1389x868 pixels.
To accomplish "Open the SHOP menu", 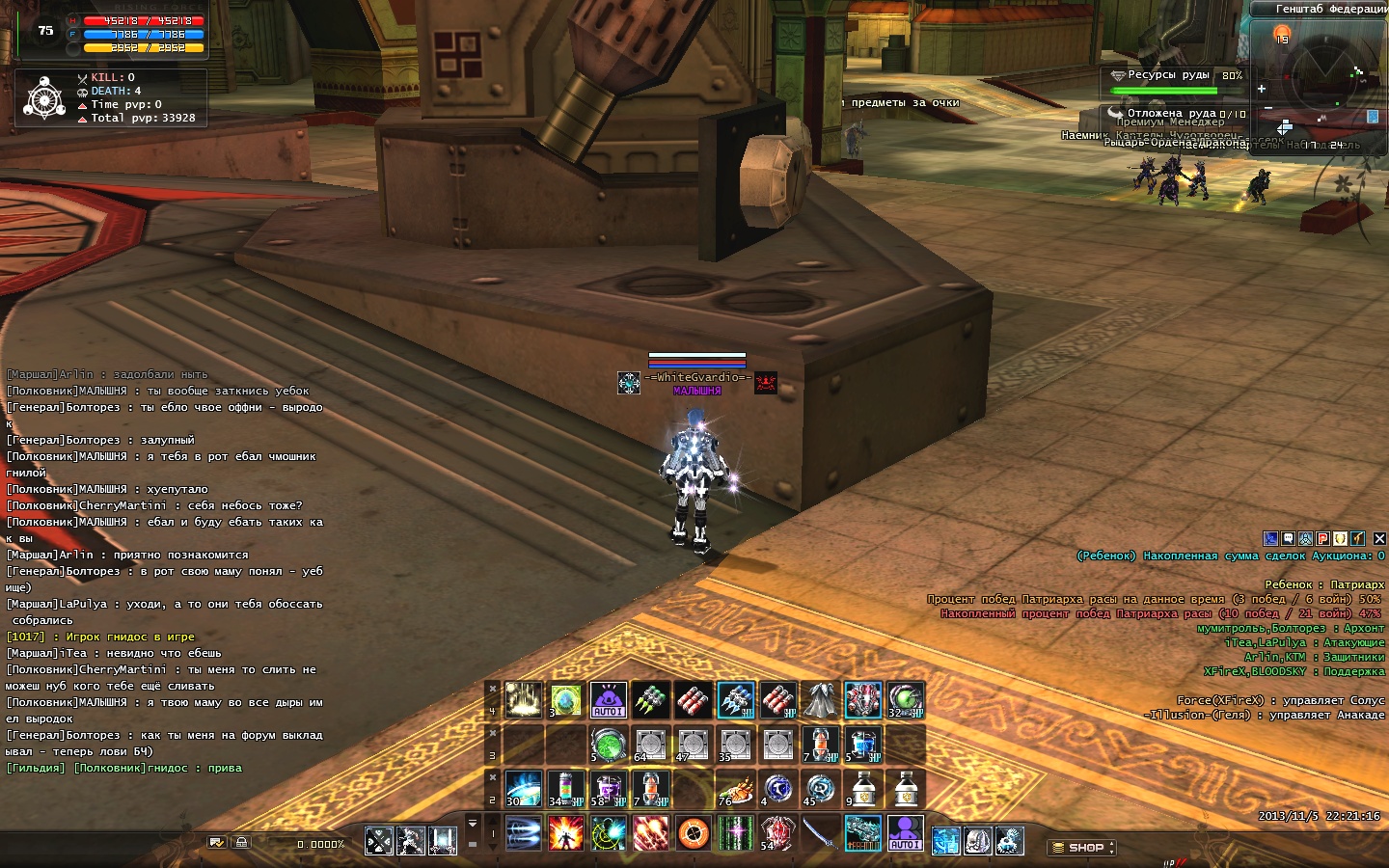I will click(x=1080, y=848).
